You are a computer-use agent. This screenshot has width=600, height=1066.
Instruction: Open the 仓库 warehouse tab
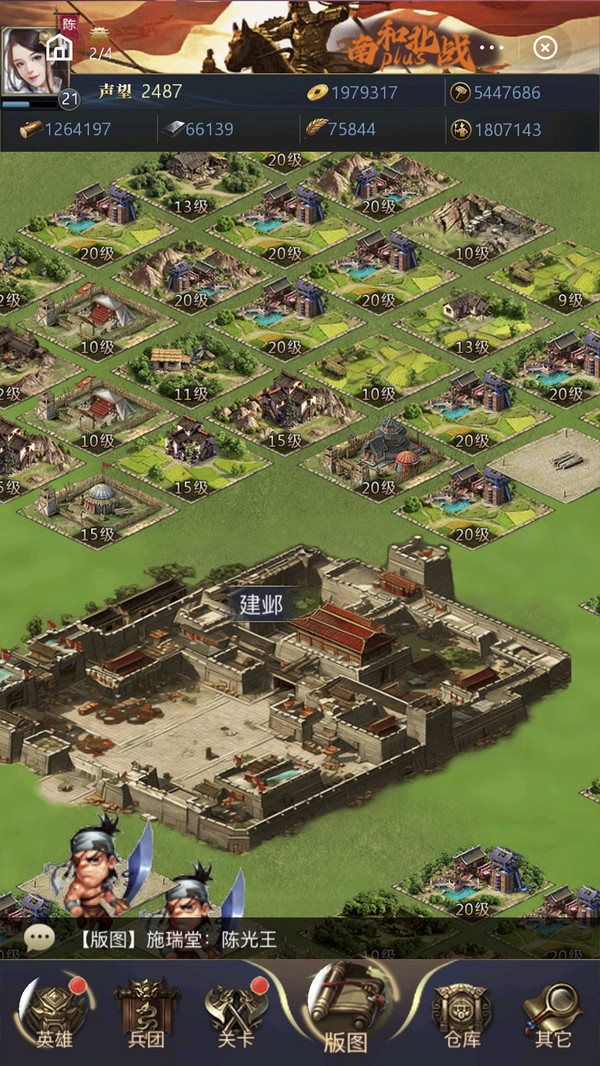(454, 1012)
